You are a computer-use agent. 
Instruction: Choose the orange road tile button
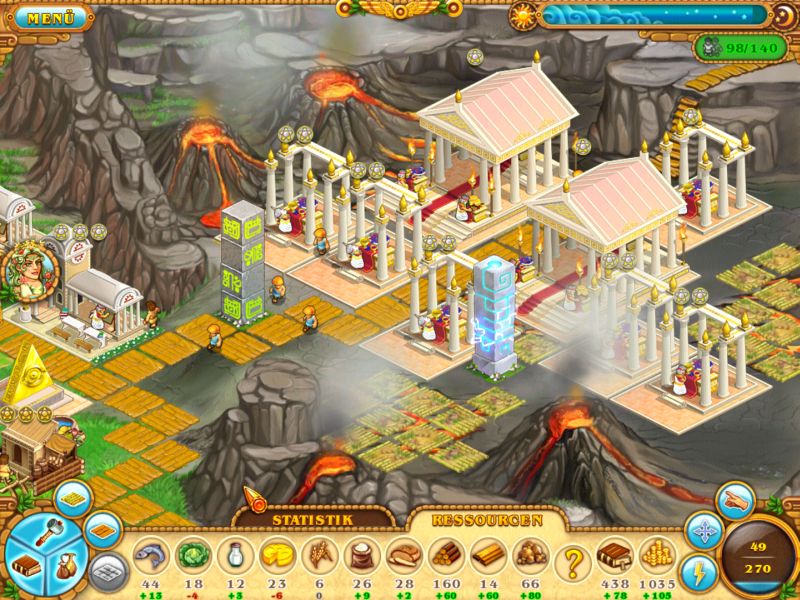coord(101,531)
